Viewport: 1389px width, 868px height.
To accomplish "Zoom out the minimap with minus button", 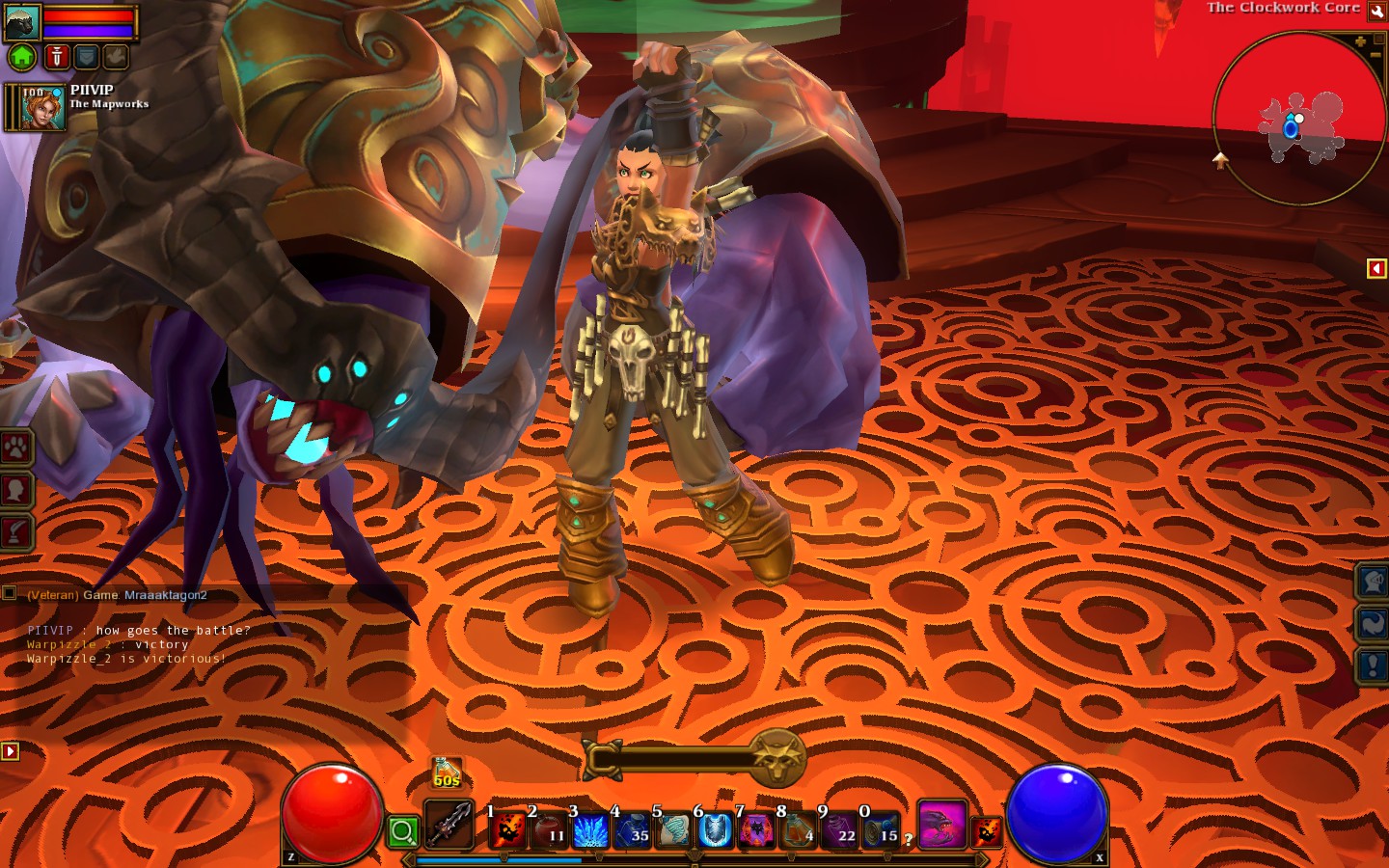I will coord(1375,57).
